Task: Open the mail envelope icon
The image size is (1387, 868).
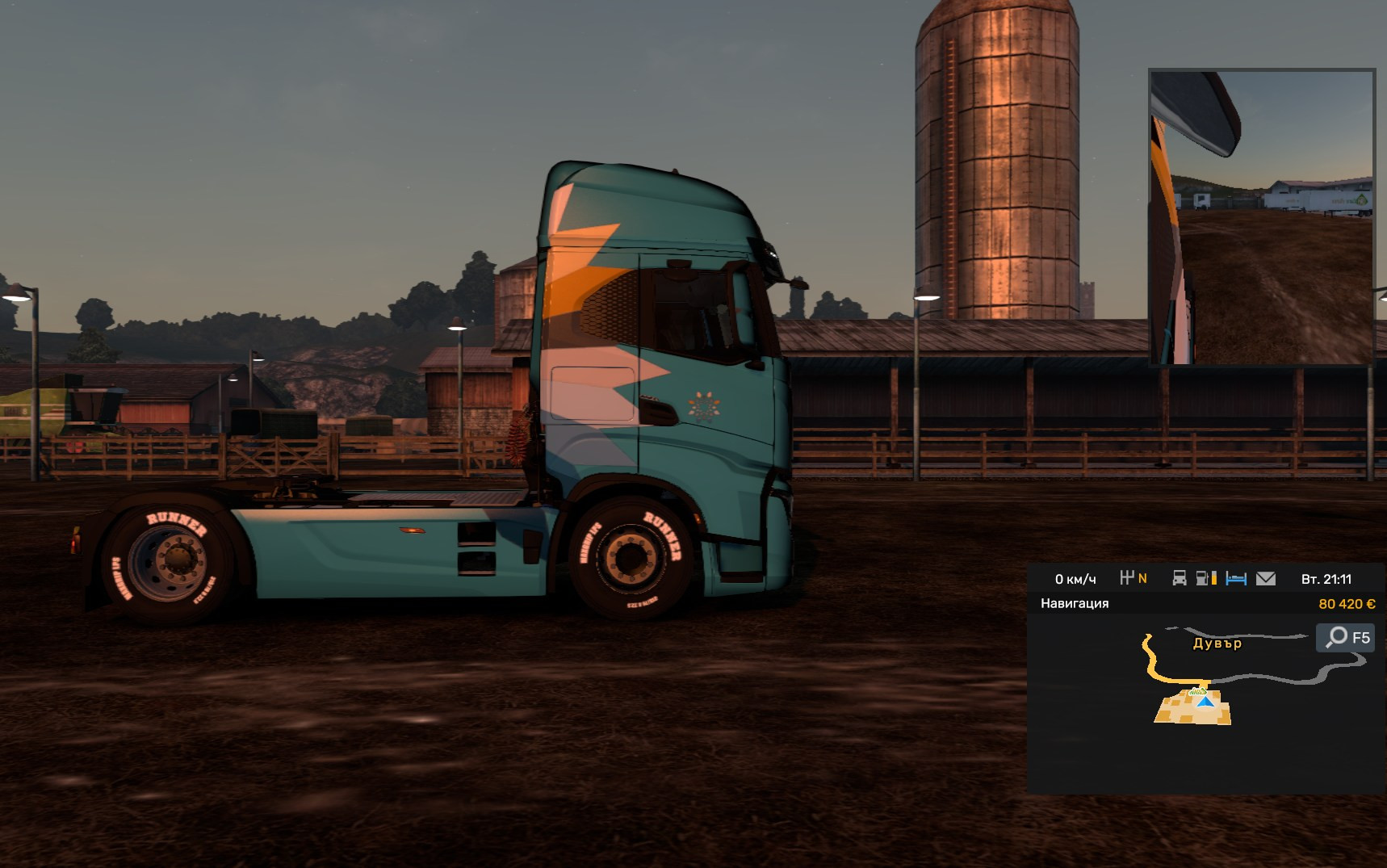Action: tap(1266, 578)
